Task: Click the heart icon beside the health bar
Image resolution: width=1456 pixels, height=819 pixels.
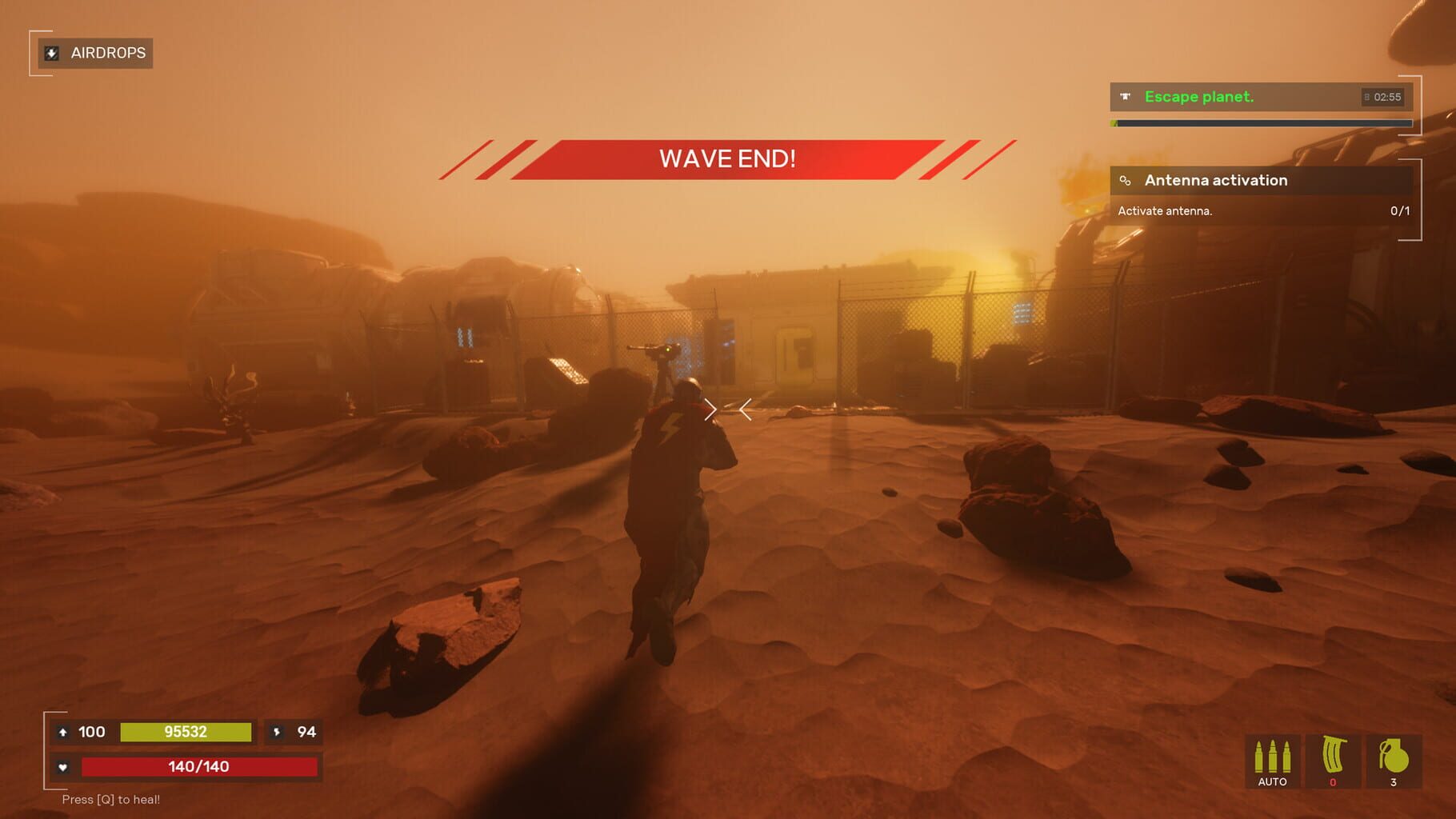Action: tap(64, 765)
